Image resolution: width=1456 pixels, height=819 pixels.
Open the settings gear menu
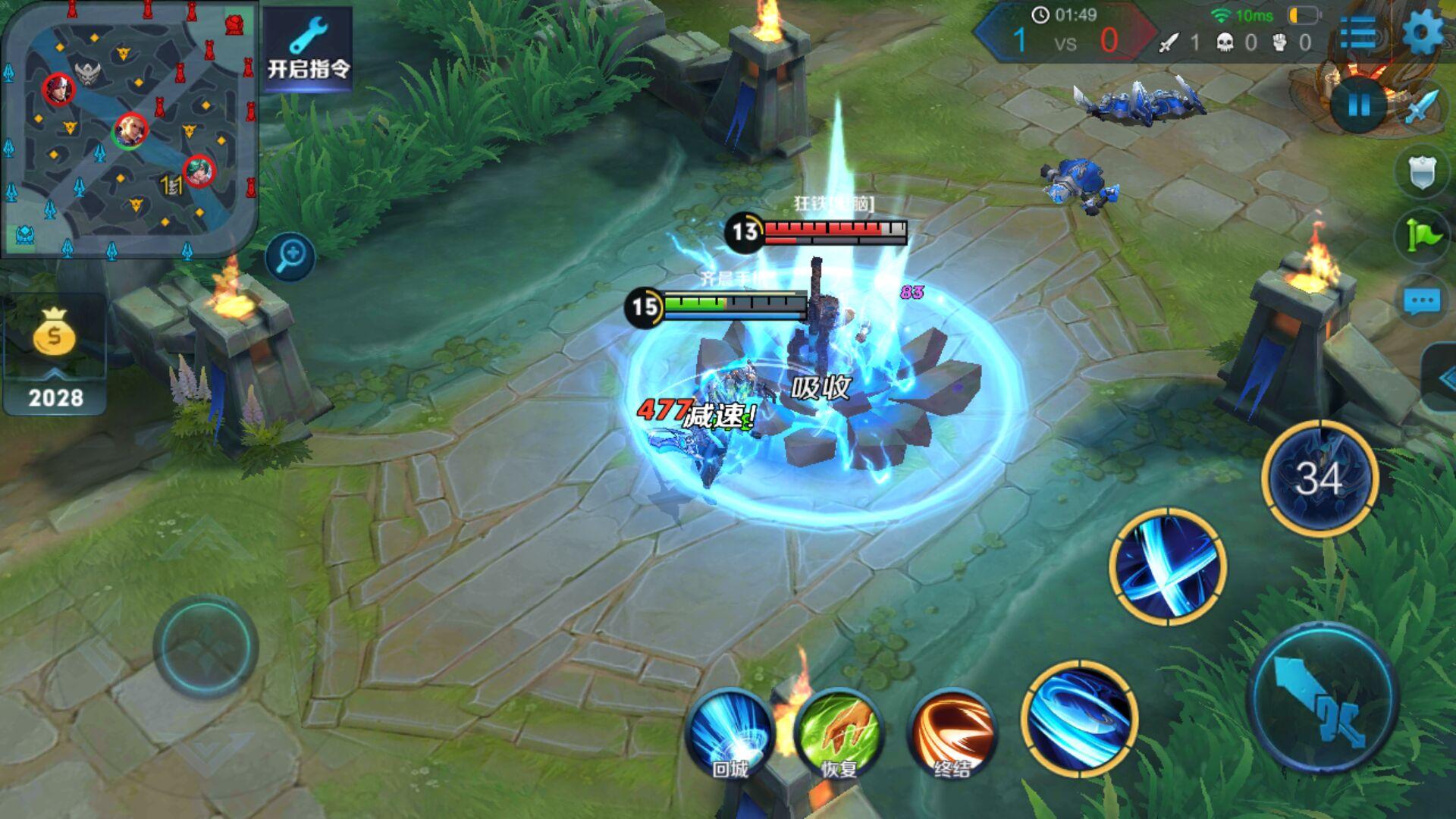pos(1422,33)
